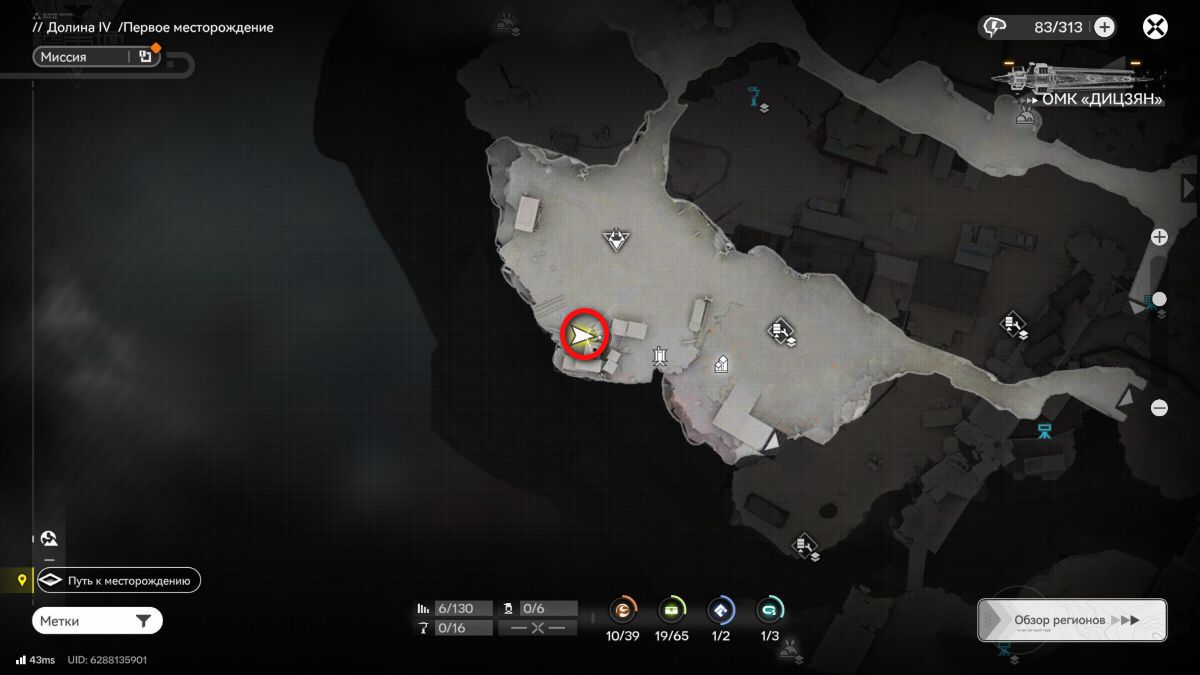Select the triangular emblem marker above the player
The image size is (1200, 675).
pyautogui.click(x=617, y=239)
